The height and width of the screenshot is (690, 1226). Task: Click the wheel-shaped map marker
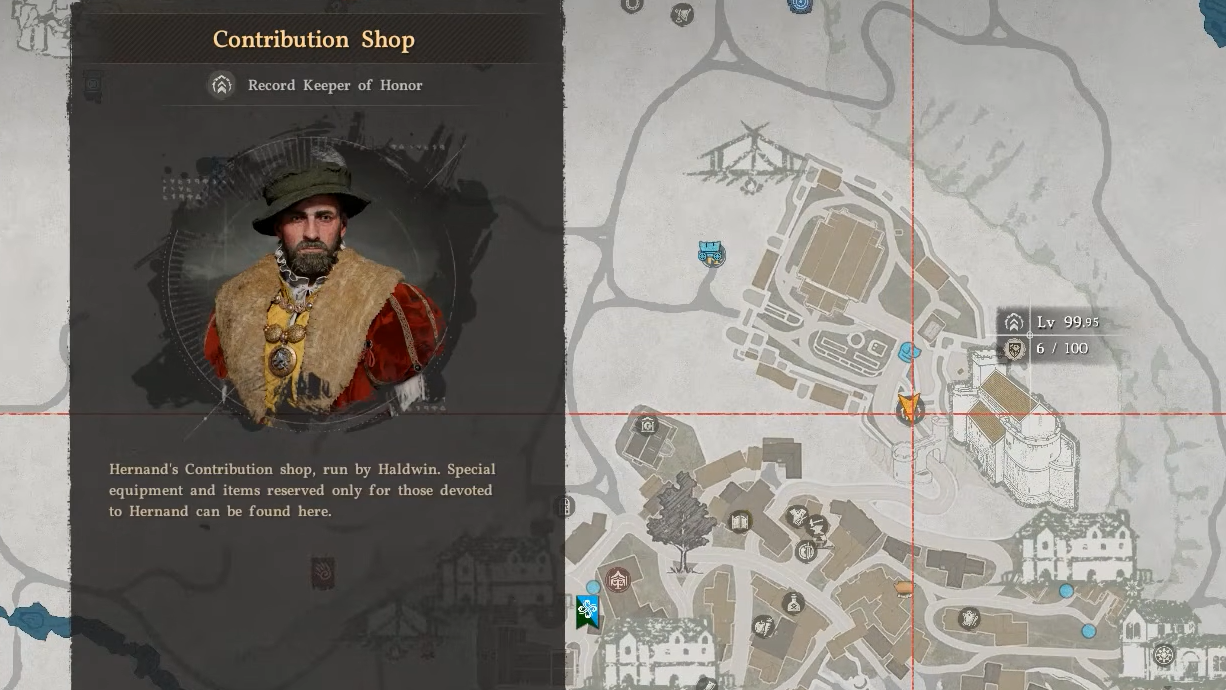pyautogui.click(x=1163, y=656)
